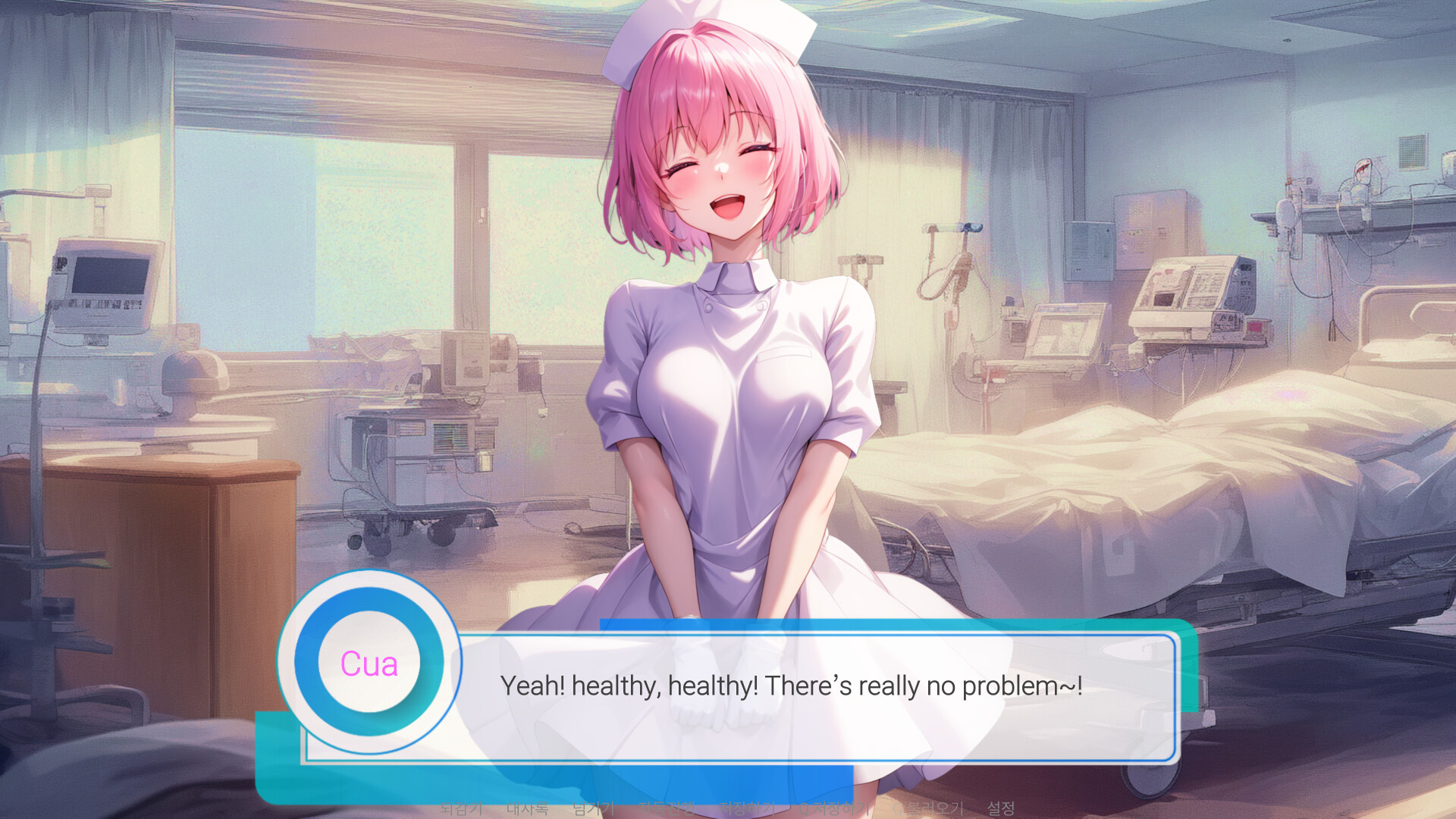Open game settings from quick menu bar
1456x819 pixels.
tap(1001, 808)
